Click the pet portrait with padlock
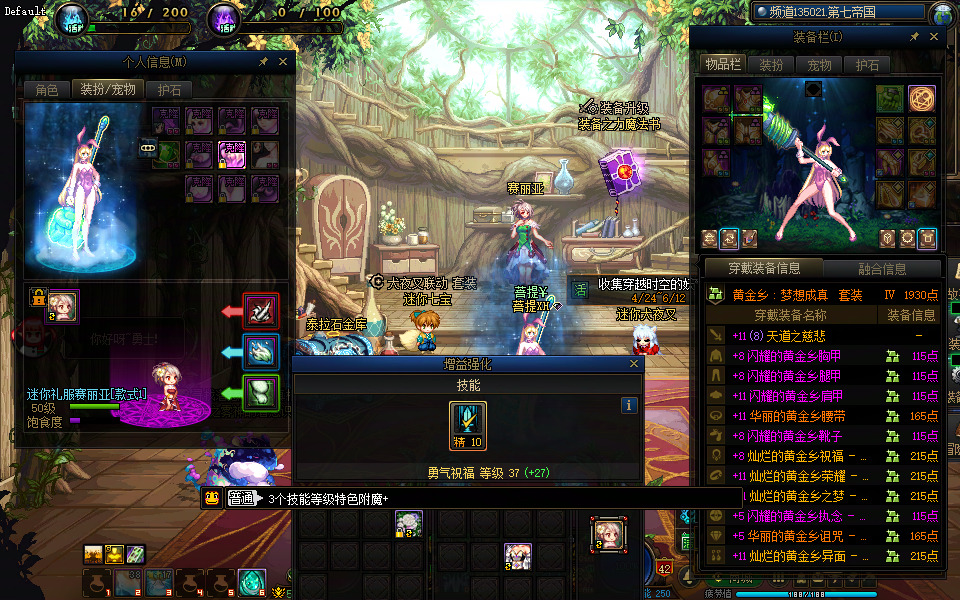 click(62, 302)
